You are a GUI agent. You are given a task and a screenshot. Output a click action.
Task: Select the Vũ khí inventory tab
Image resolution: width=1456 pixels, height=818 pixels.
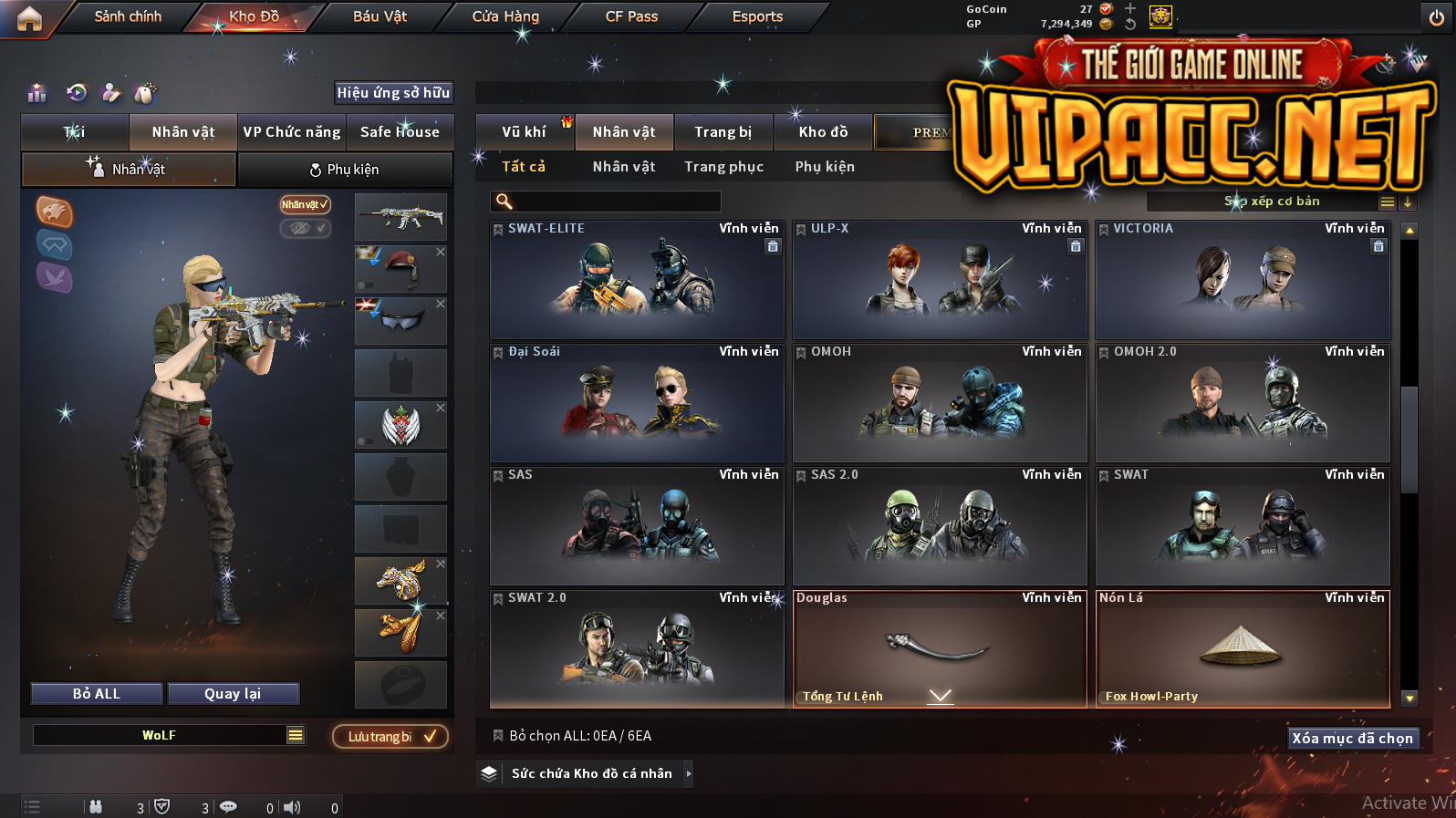pos(524,132)
